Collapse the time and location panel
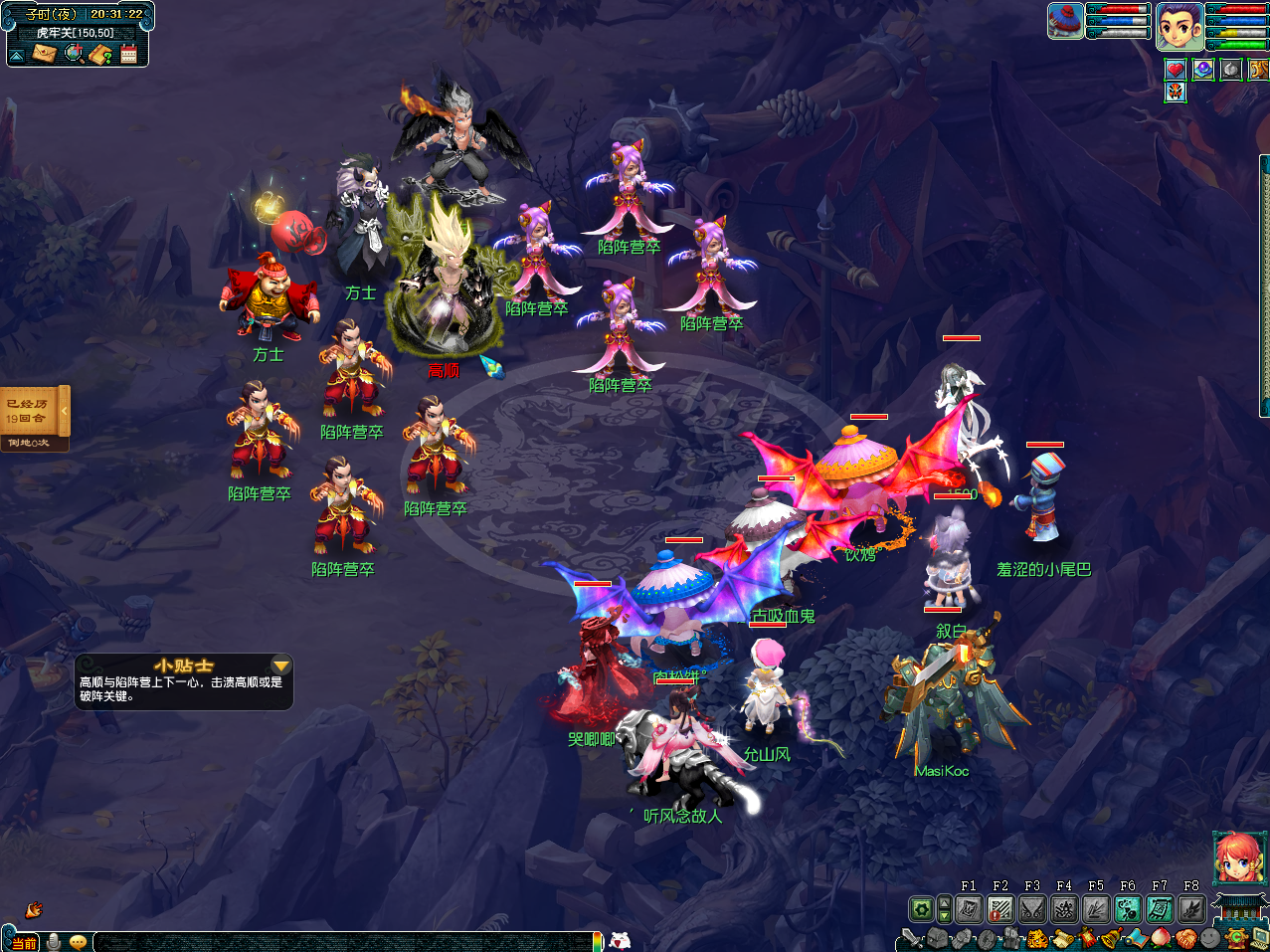1270x952 pixels. pyautogui.click(x=17, y=55)
